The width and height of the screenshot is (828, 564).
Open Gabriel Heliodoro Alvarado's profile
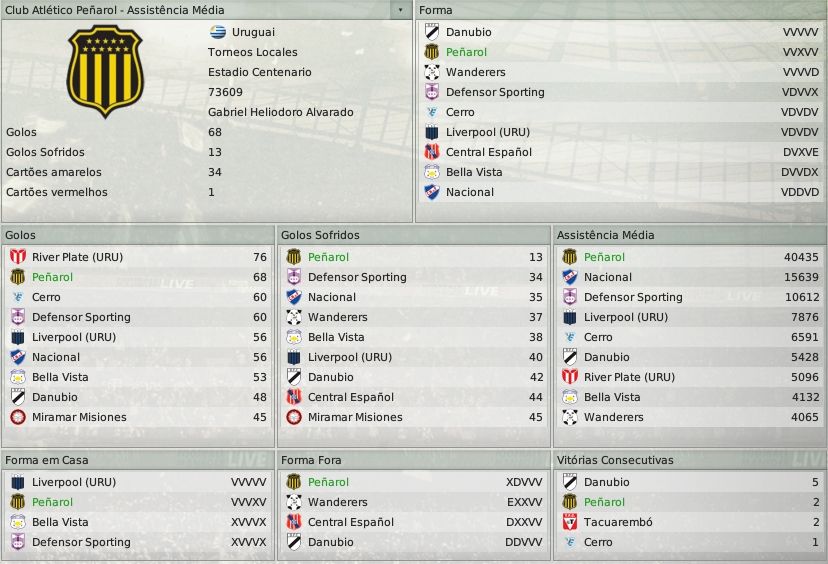(280, 112)
